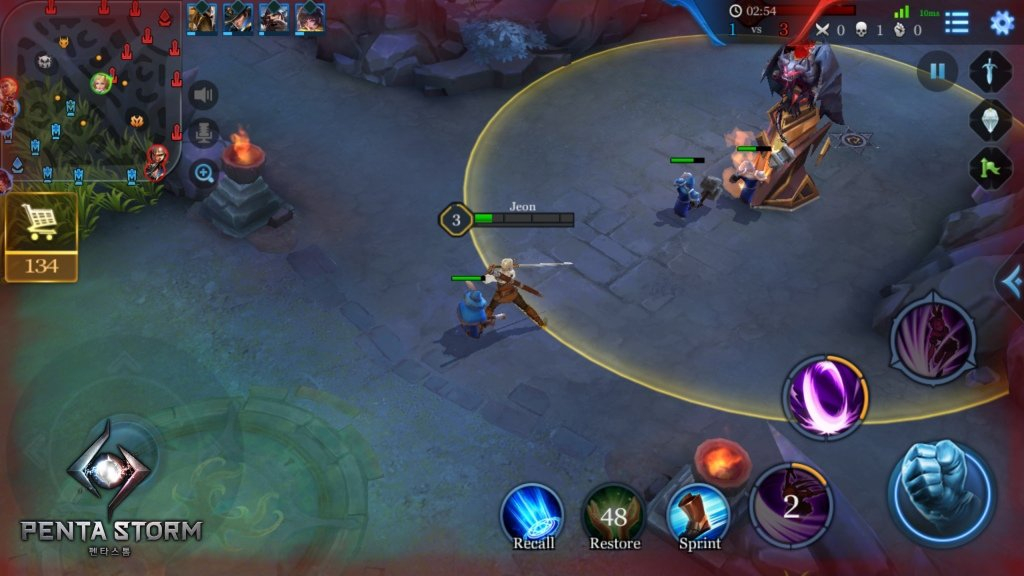Show the scoreboard list
Viewport: 1024px width, 576px height.
[957, 22]
